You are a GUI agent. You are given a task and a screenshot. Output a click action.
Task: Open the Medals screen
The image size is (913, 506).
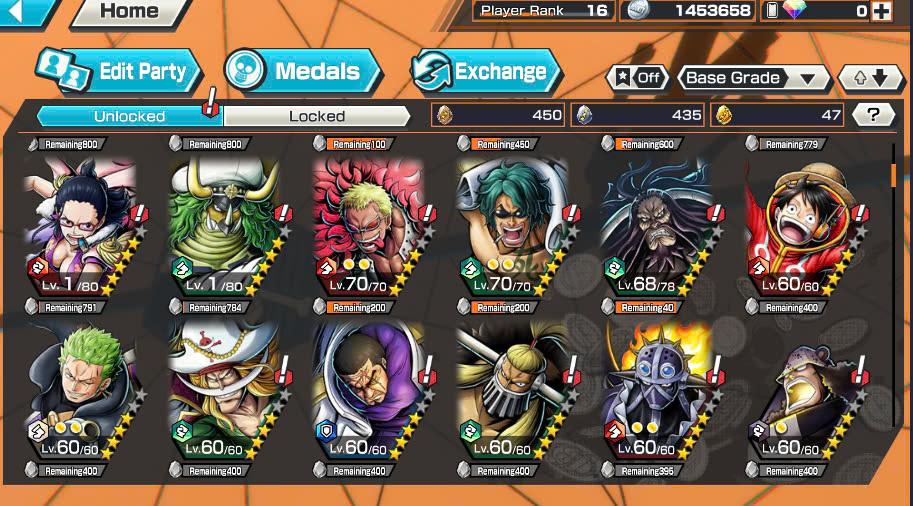pos(303,71)
